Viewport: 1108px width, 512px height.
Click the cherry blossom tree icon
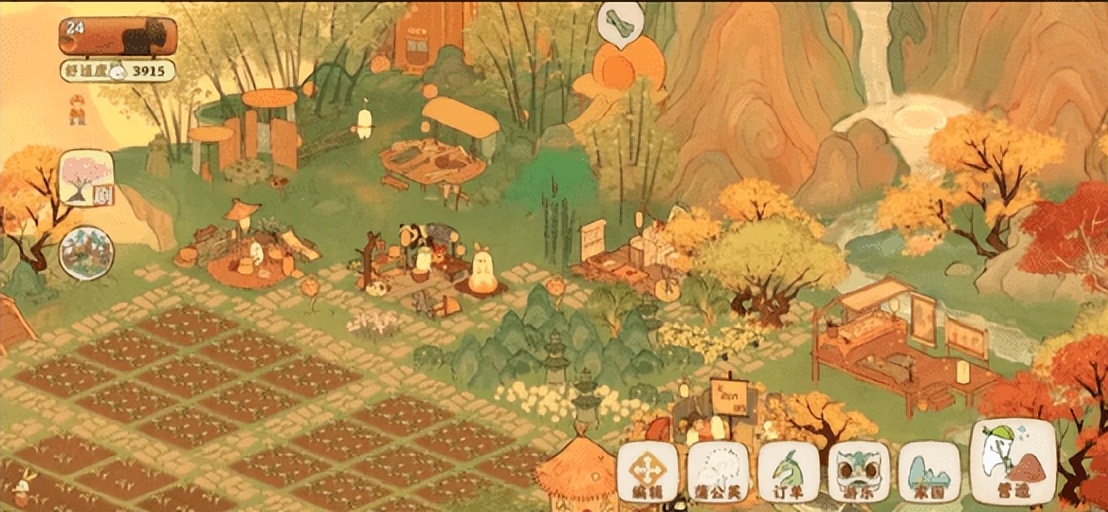86,180
